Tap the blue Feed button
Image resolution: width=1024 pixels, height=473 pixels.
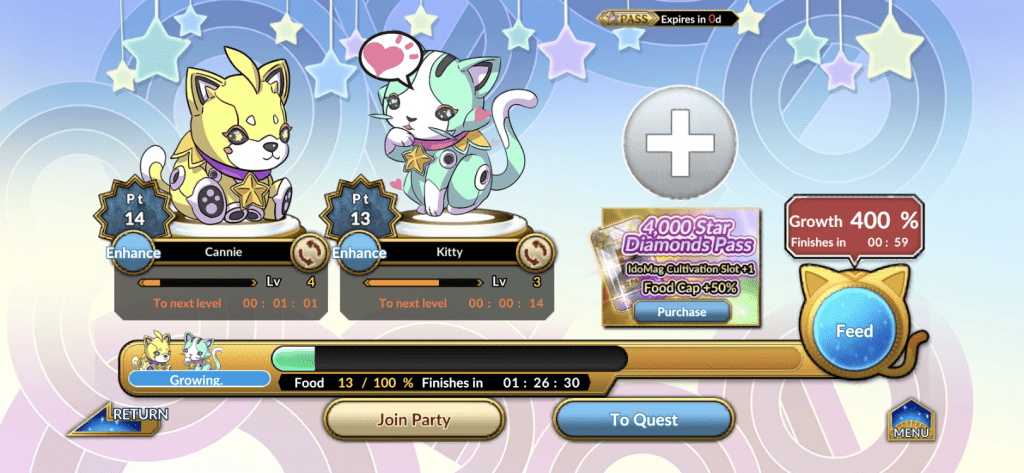tap(853, 331)
